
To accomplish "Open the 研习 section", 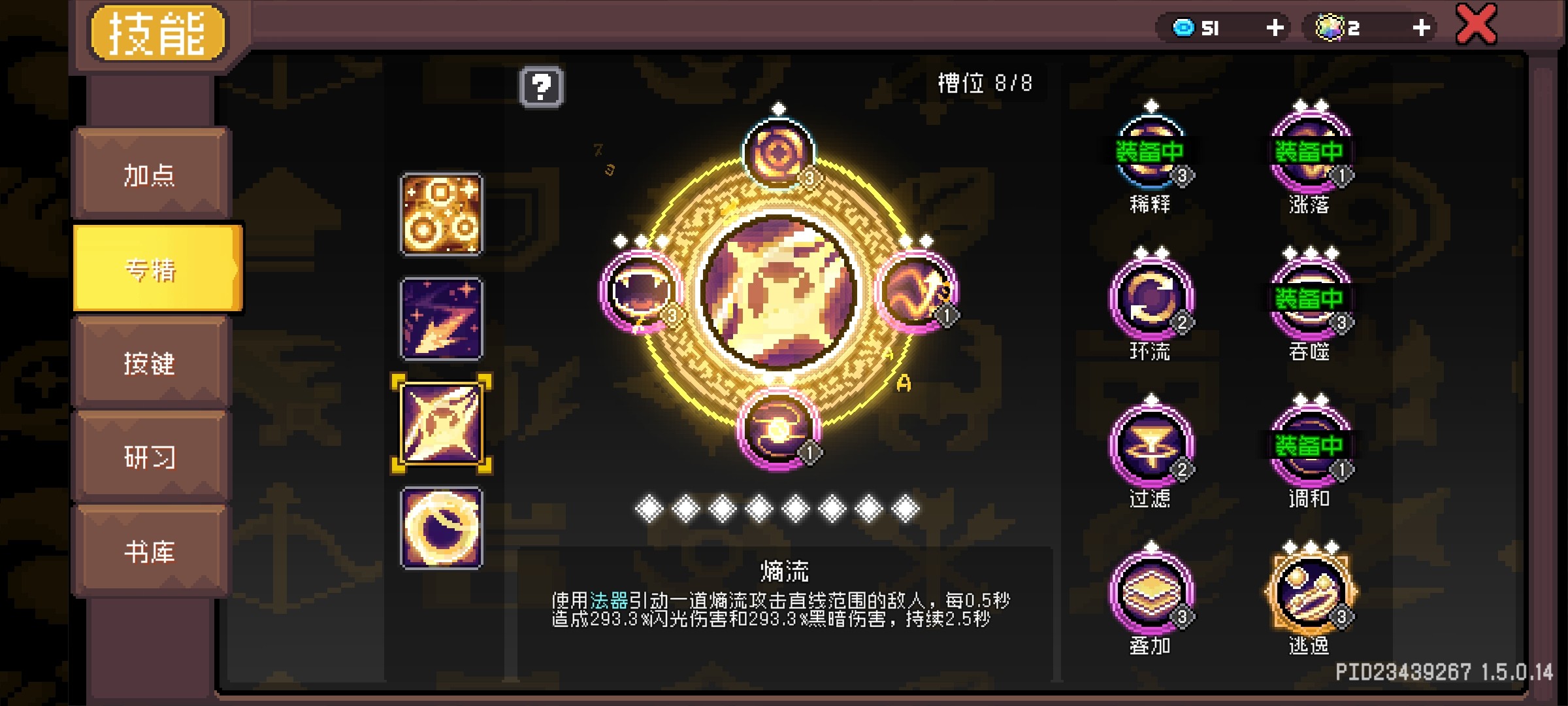I will (x=150, y=458).
